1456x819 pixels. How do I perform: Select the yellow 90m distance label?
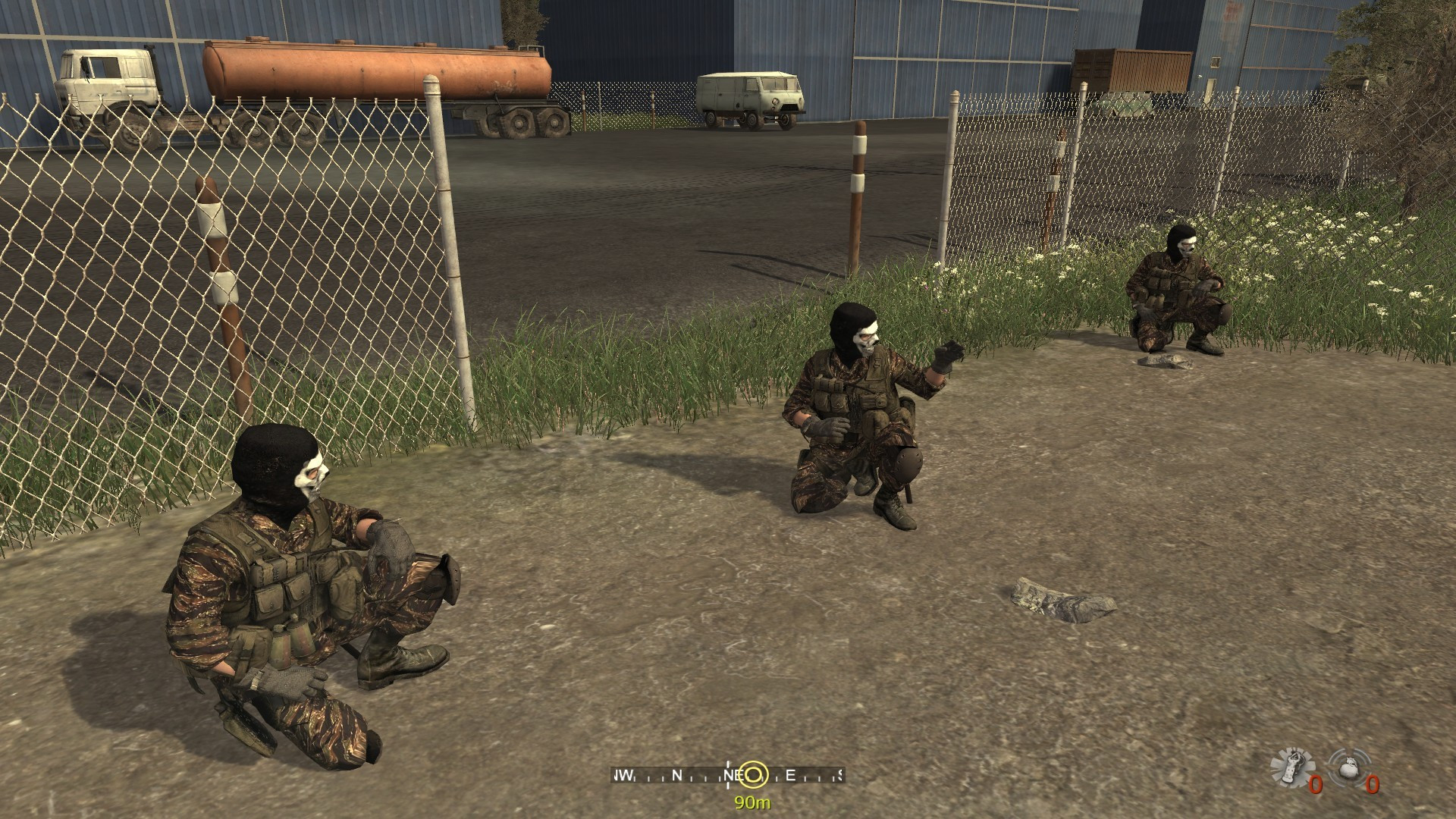tap(752, 802)
